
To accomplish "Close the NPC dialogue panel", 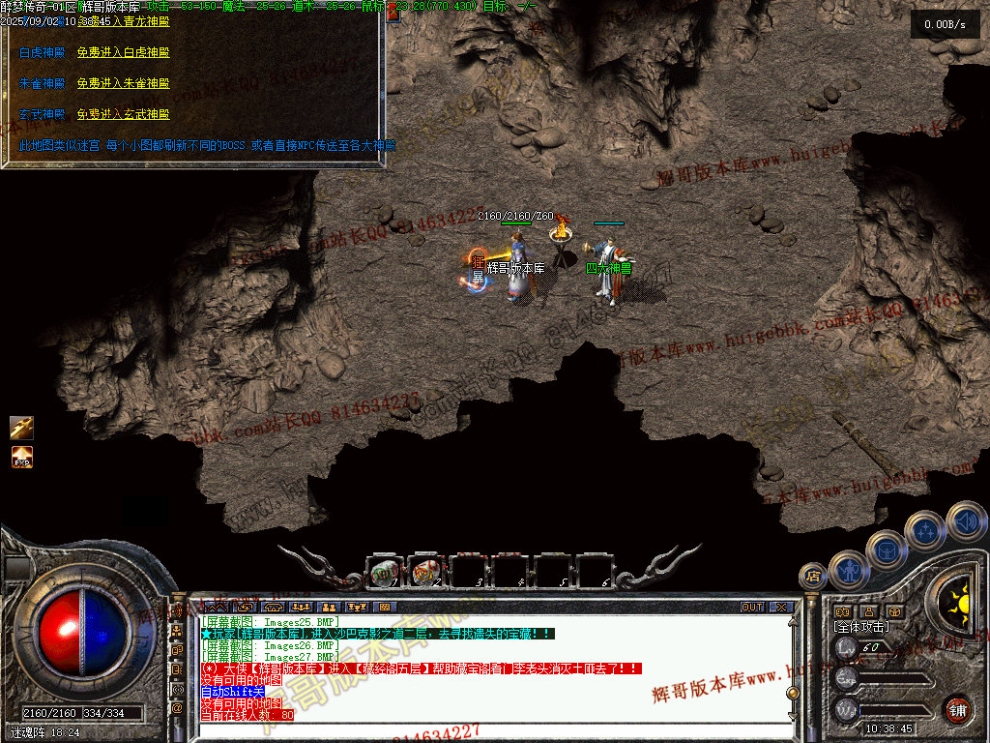I will point(392,14).
